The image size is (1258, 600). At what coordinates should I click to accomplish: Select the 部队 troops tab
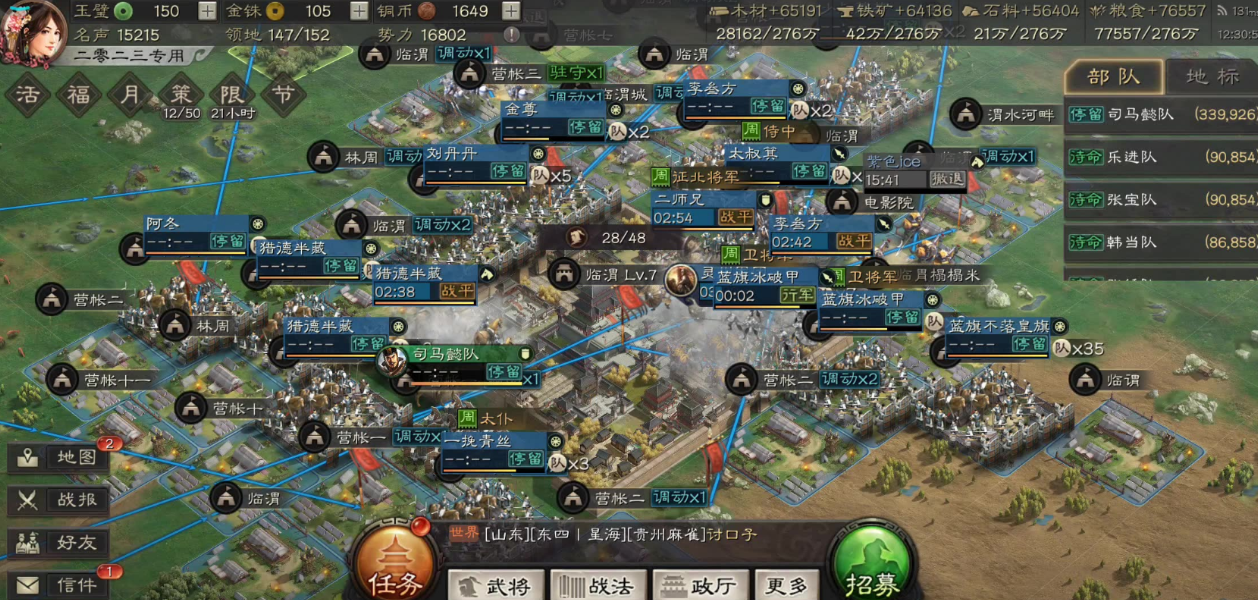1113,77
